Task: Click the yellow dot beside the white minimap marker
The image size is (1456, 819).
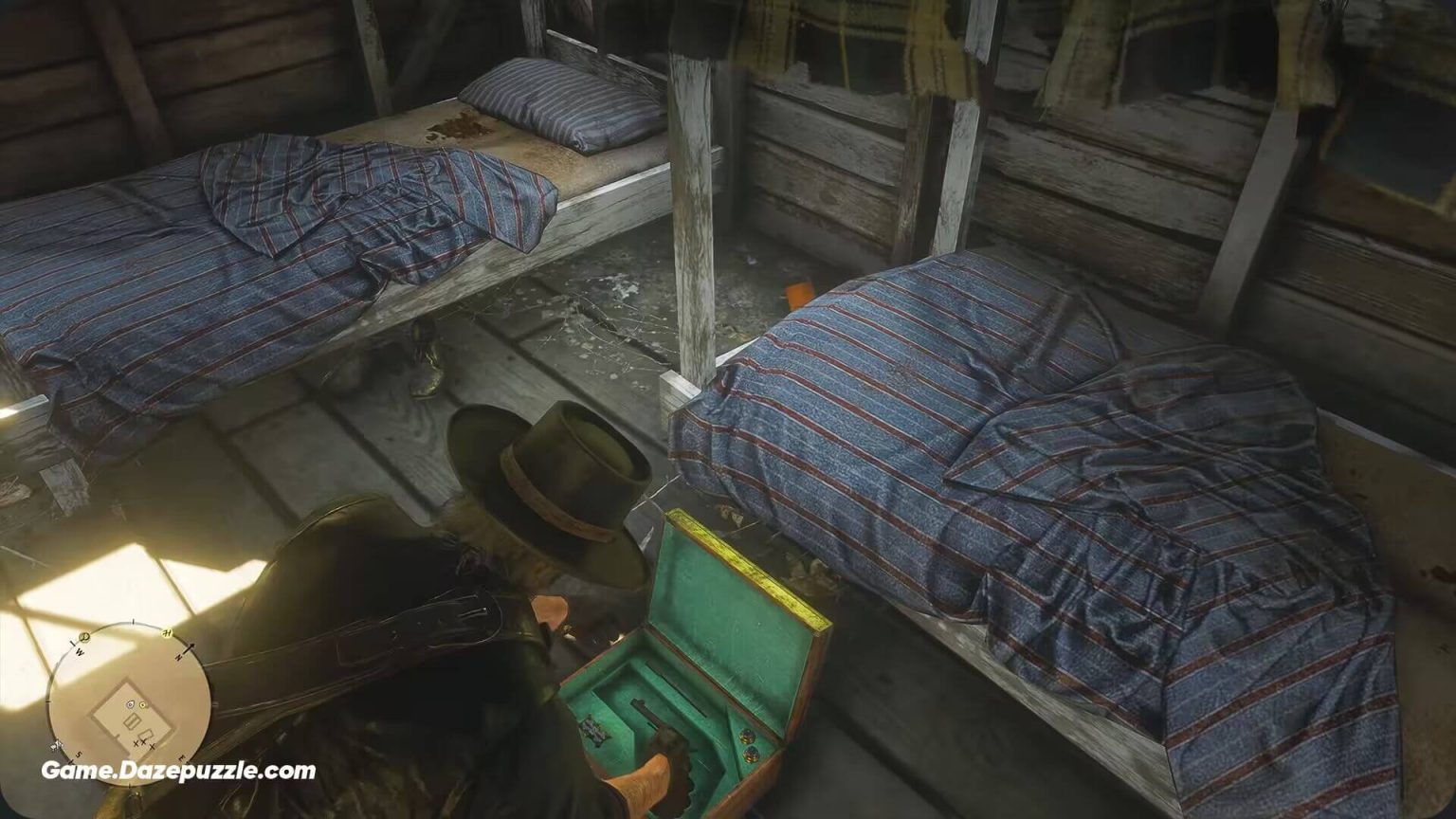Action: 143,704
